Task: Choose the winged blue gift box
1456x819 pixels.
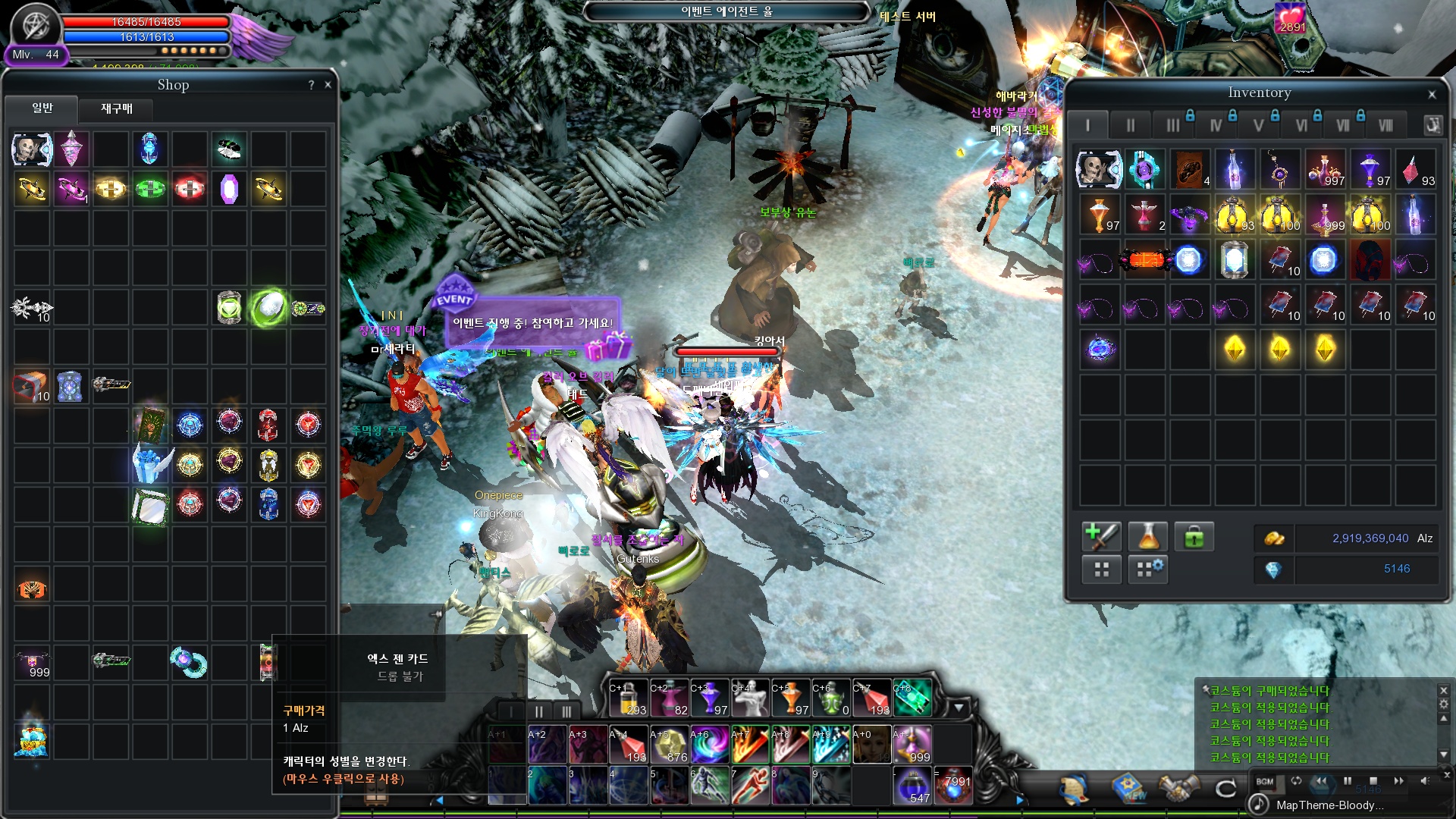Action: (151, 463)
